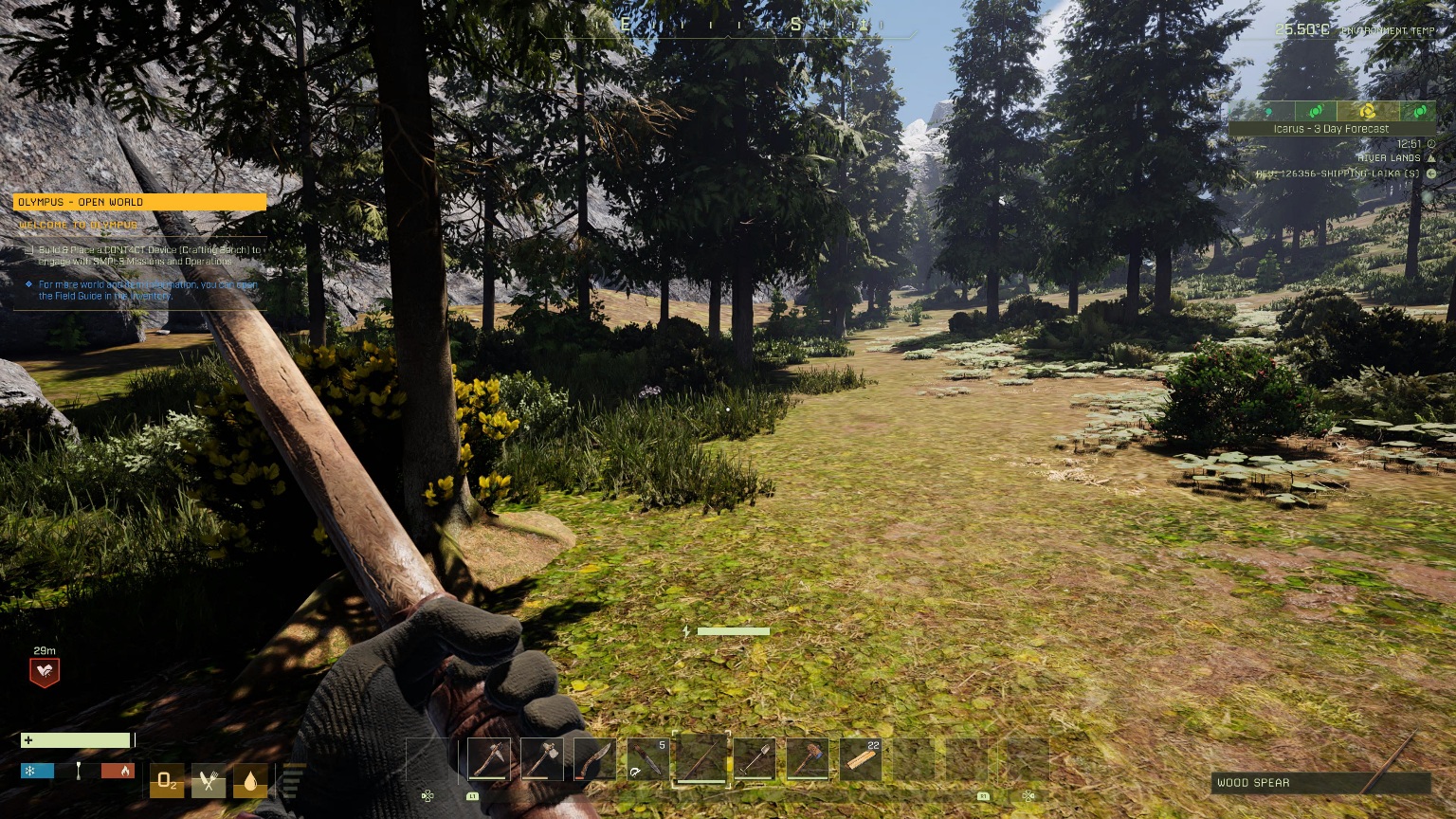Click the highlighted wood spear hotbar slot
Image resolution: width=1456 pixels, height=819 pixels.
[701, 759]
